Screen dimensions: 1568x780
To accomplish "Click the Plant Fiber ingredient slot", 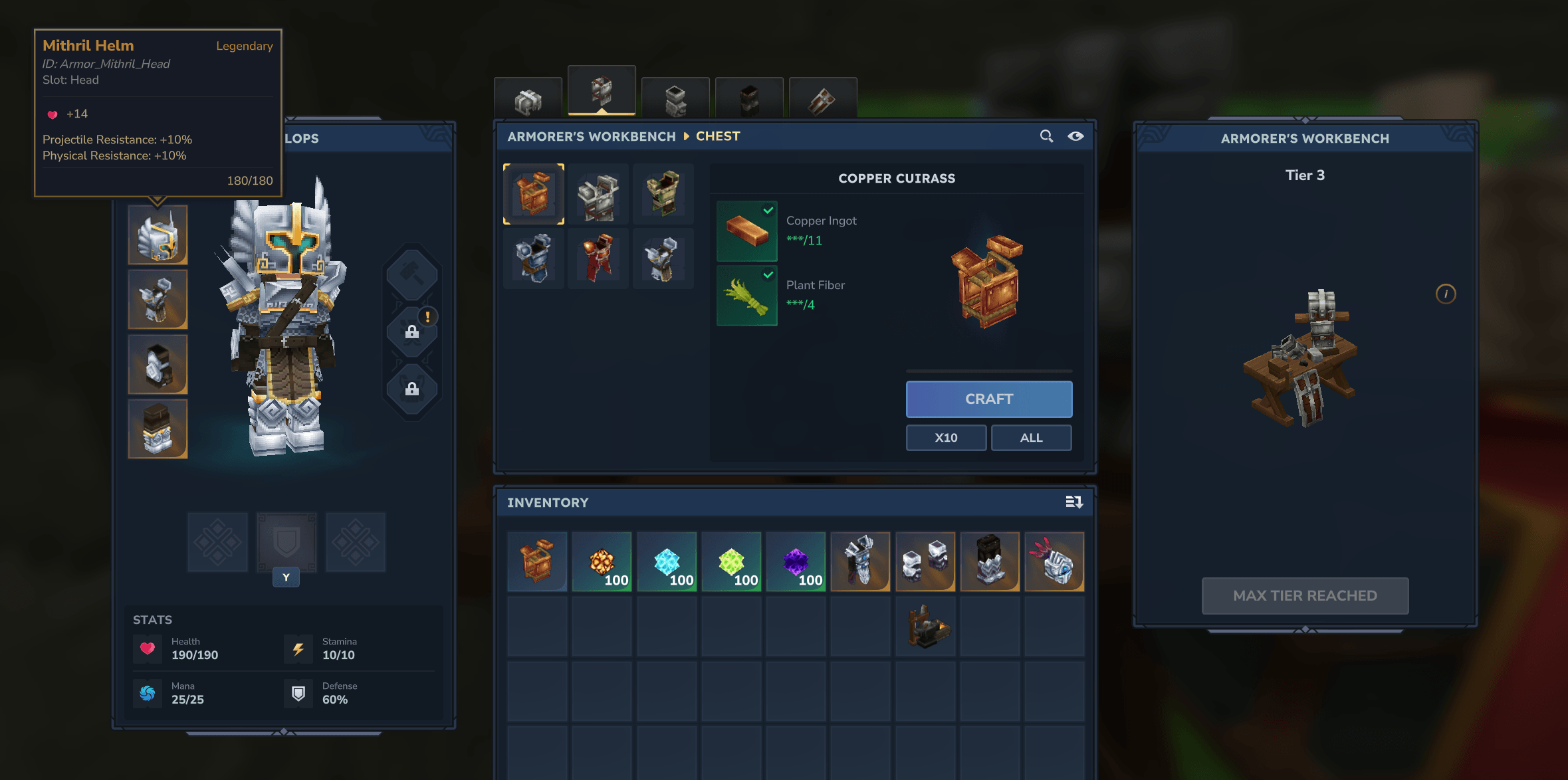I will click(x=747, y=296).
